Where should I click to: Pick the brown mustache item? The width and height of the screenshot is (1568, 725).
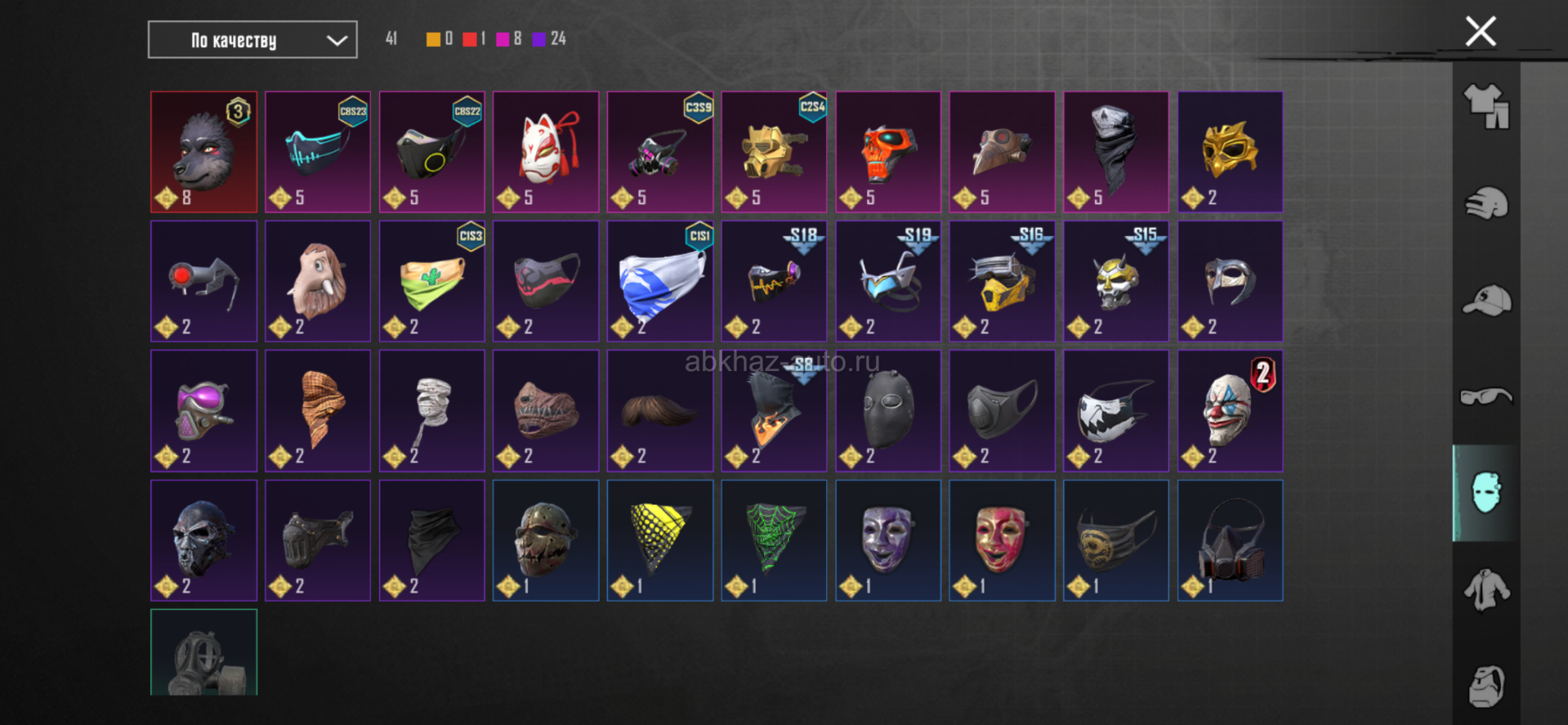(x=659, y=410)
